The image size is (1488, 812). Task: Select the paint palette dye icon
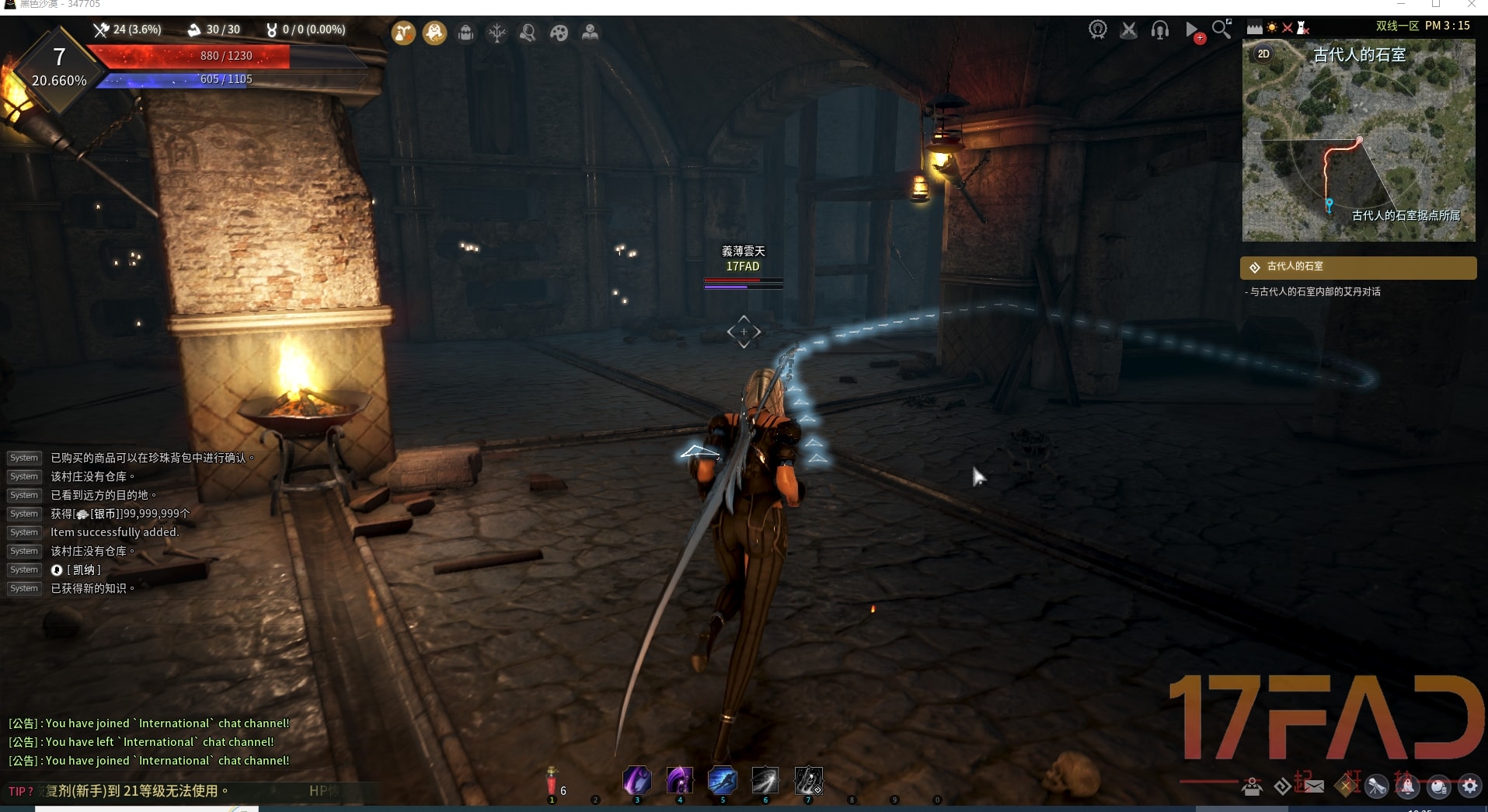(x=559, y=33)
